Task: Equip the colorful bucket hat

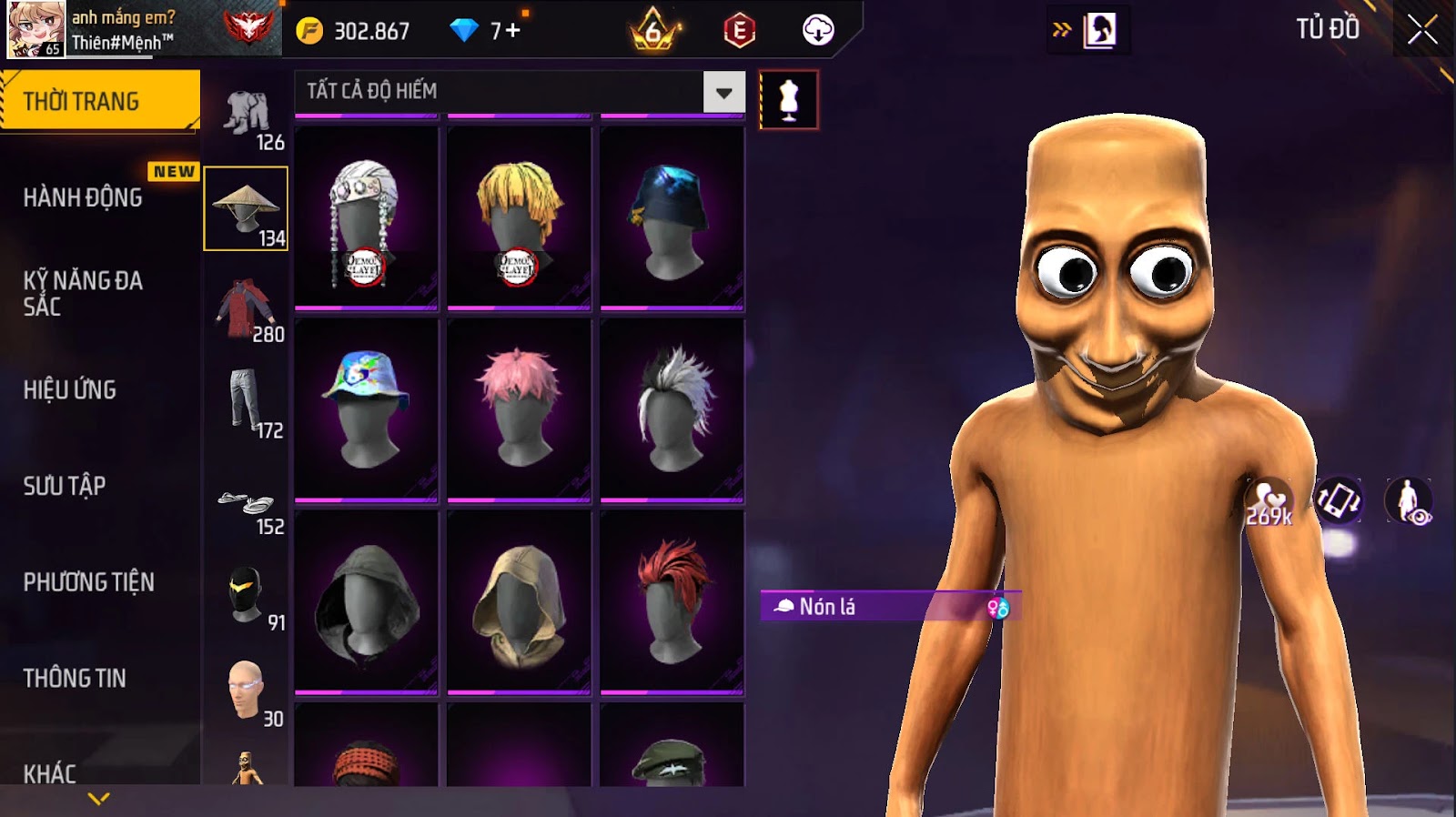Action: (x=366, y=408)
